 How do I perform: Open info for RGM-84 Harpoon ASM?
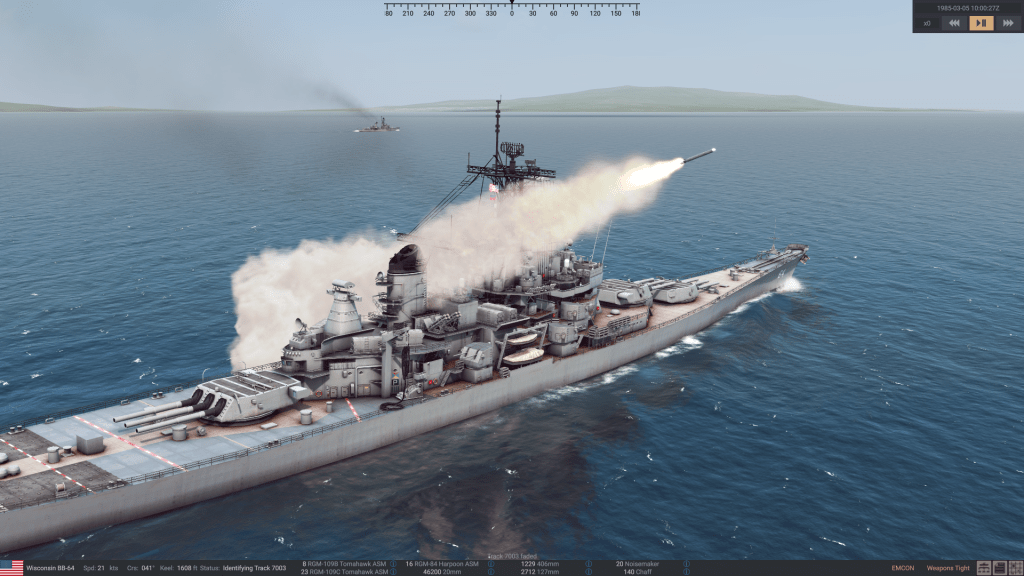[x=489, y=564]
